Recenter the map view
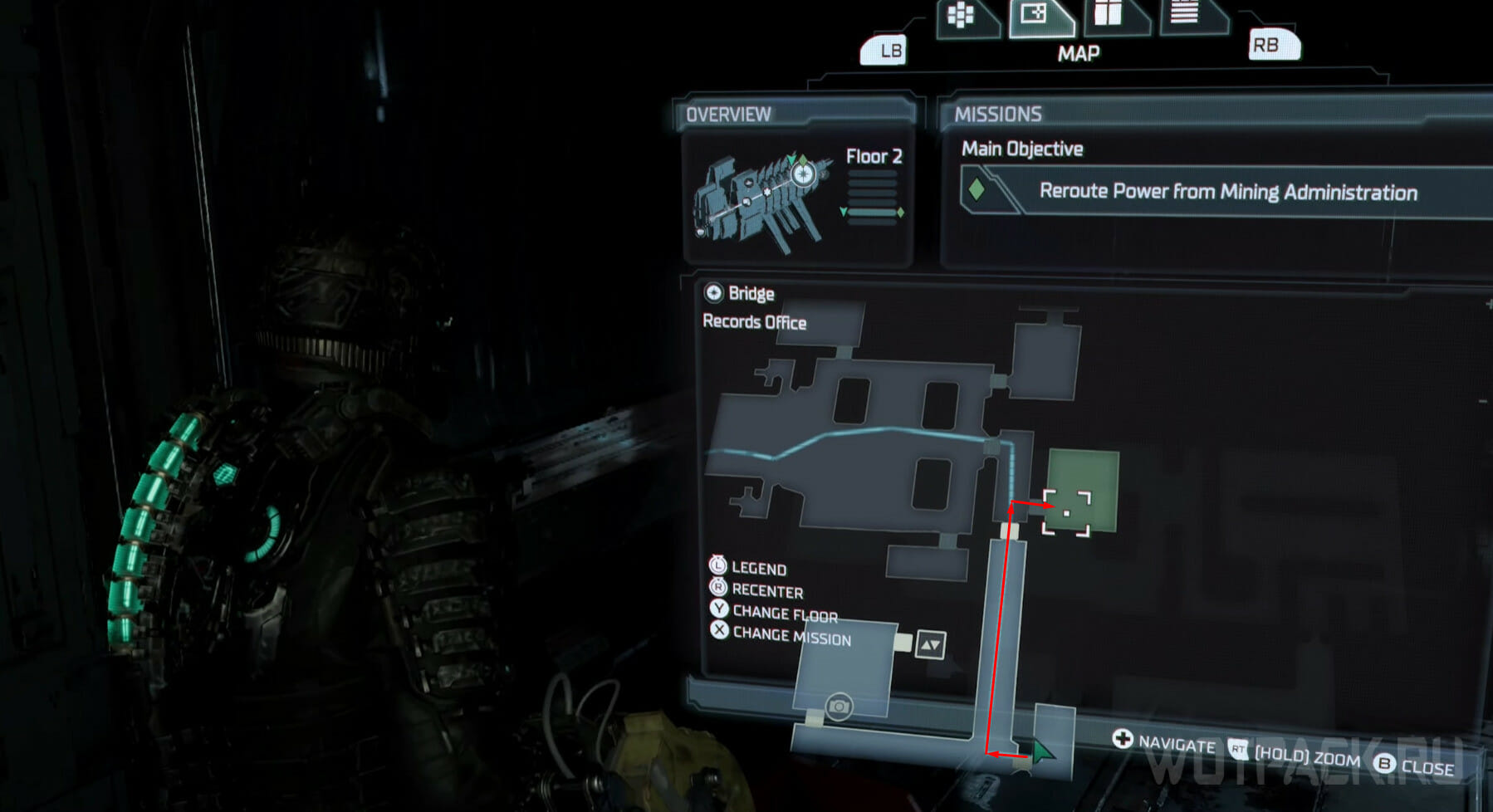Viewport: 1493px width, 812px height. [x=766, y=591]
